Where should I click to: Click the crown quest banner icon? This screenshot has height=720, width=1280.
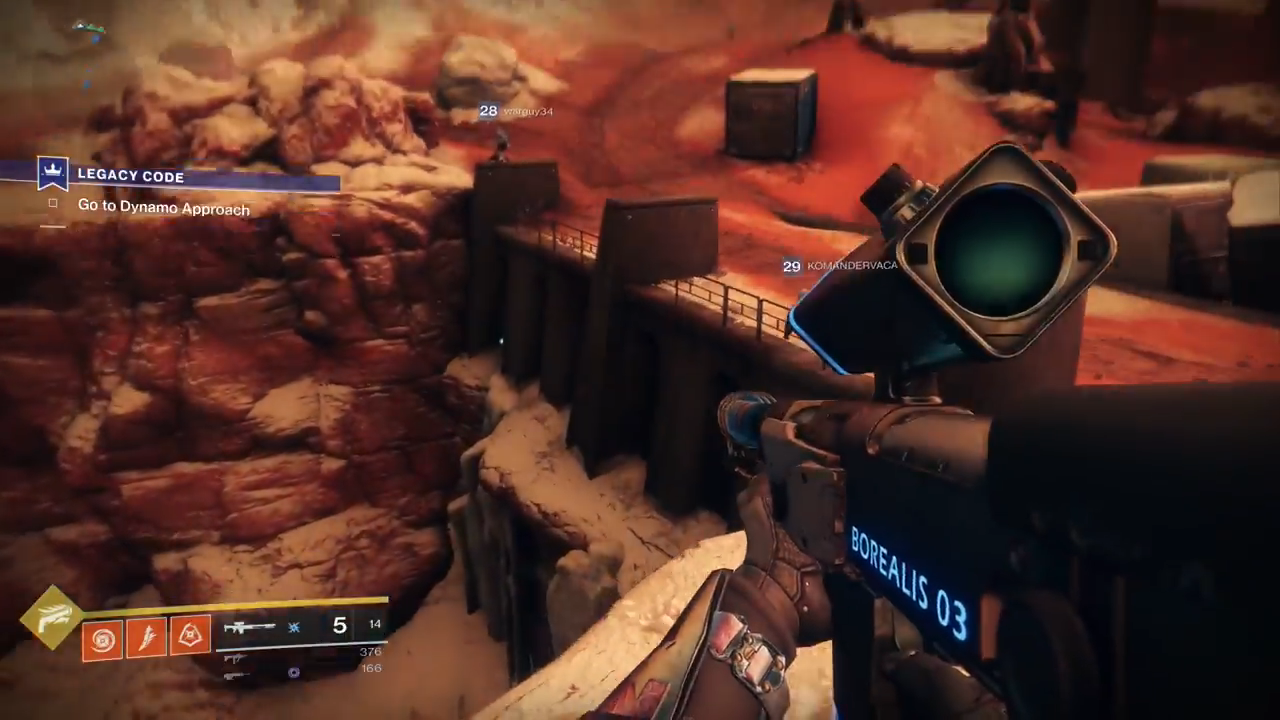(x=52, y=172)
